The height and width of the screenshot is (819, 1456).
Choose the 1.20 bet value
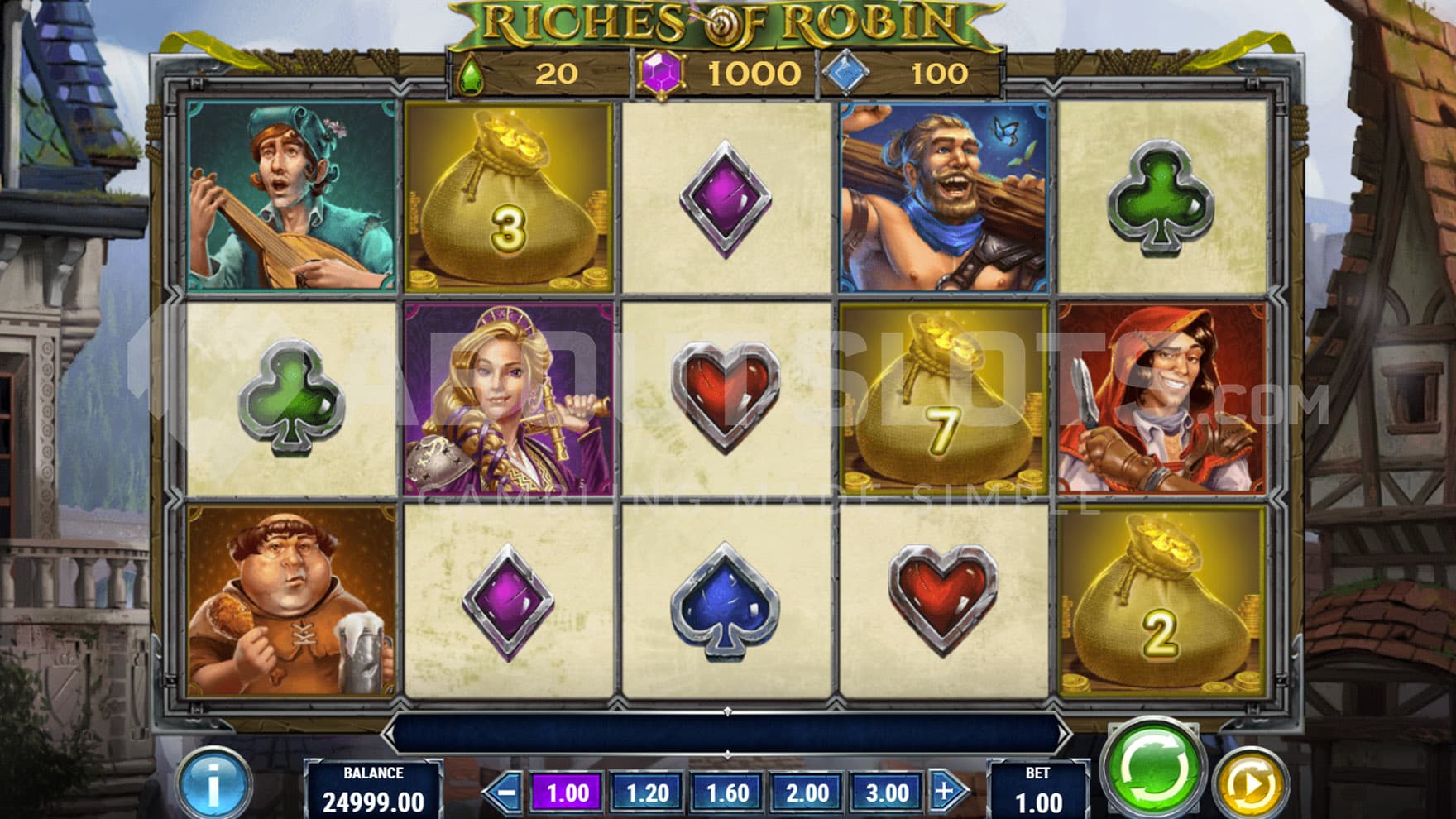click(x=647, y=793)
